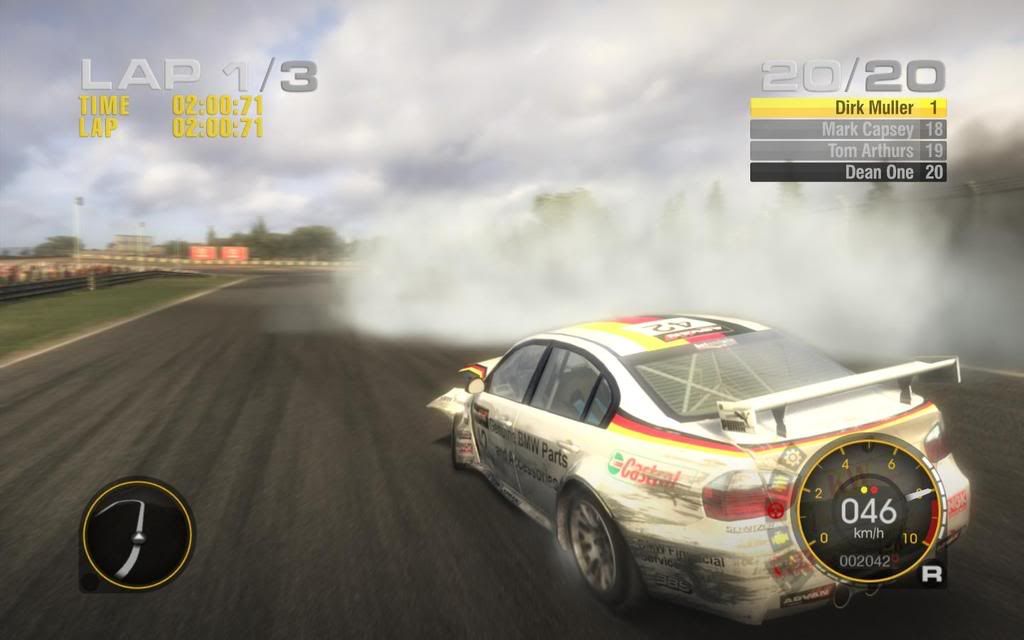Click the circular track minimap
Image resolution: width=1024 pixels, height=640 pixels.
click(x=136, y=533)
